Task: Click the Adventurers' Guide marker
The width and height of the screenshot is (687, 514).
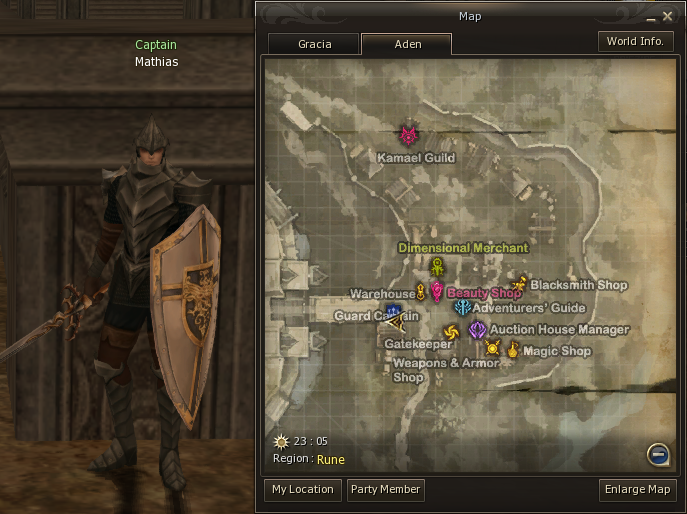Action: (x=462, y=308)
